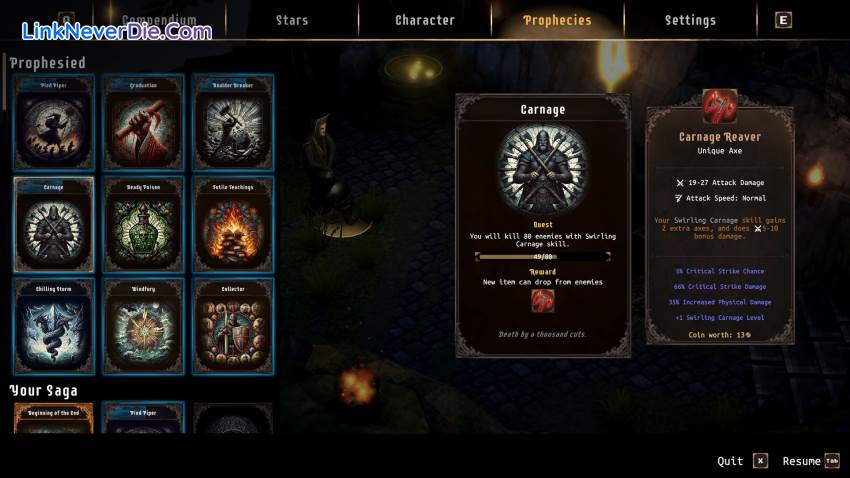Choose the Boulder Breaker prophecy card
The height and width of the screenshot is (478, 850).
[233, 121]
